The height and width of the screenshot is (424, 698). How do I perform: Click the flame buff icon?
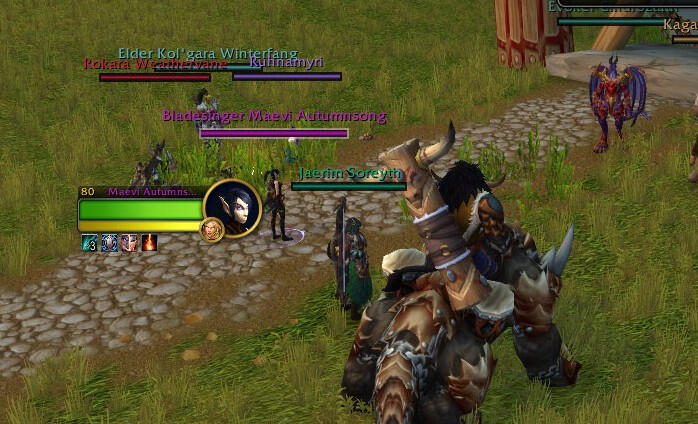pyautogui.click(x=149, y=242)
